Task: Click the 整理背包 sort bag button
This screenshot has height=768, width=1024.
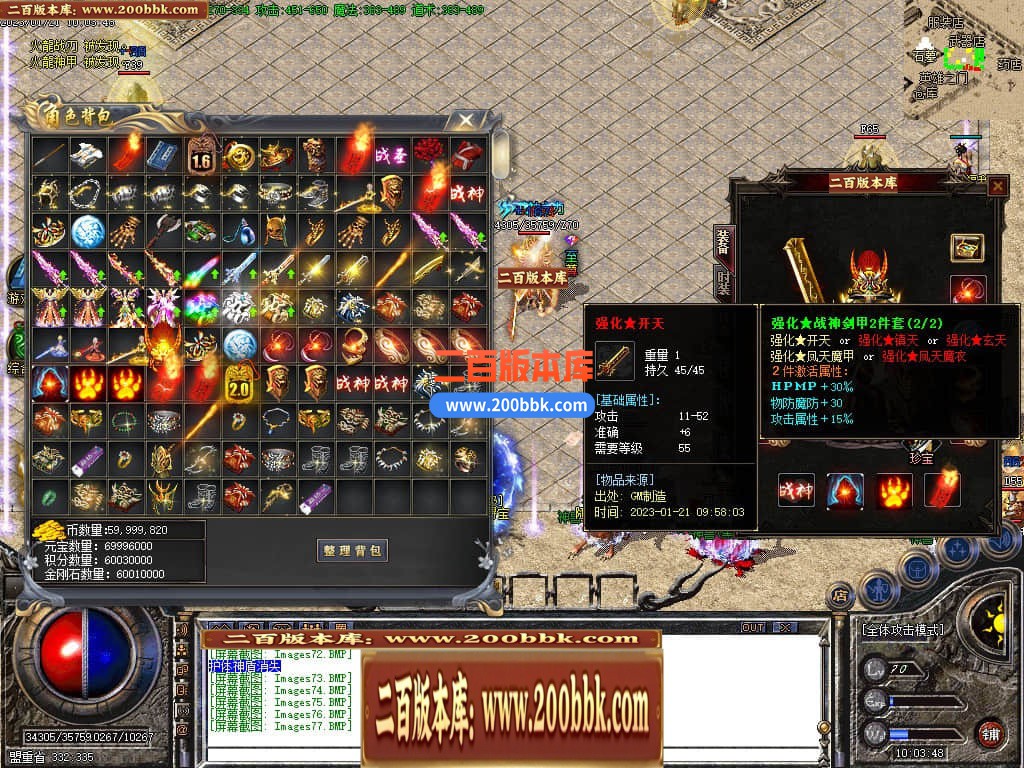Action: click(x=352, y=550)
